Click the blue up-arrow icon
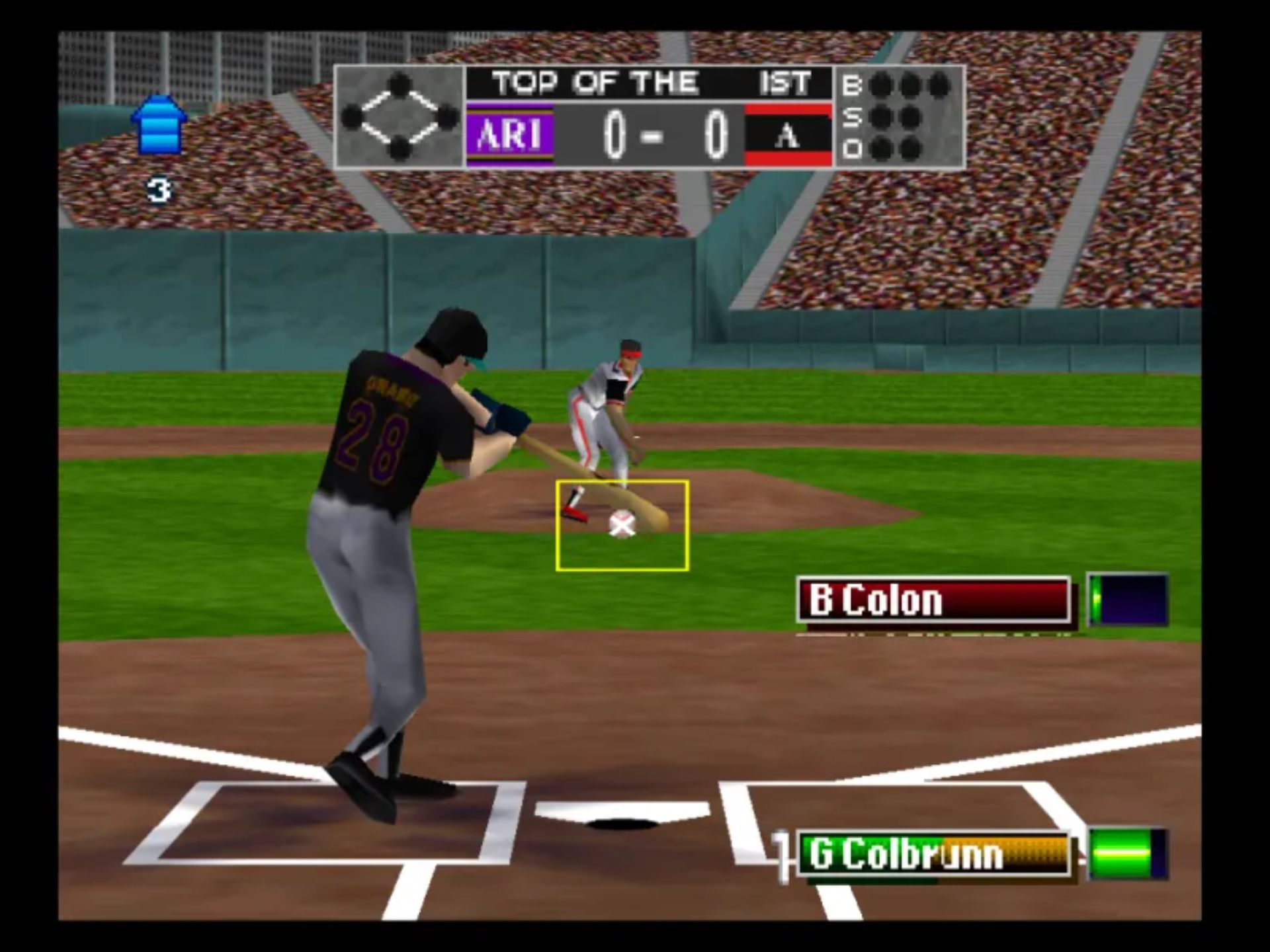The image size is (1270, 952). point(159,126)
